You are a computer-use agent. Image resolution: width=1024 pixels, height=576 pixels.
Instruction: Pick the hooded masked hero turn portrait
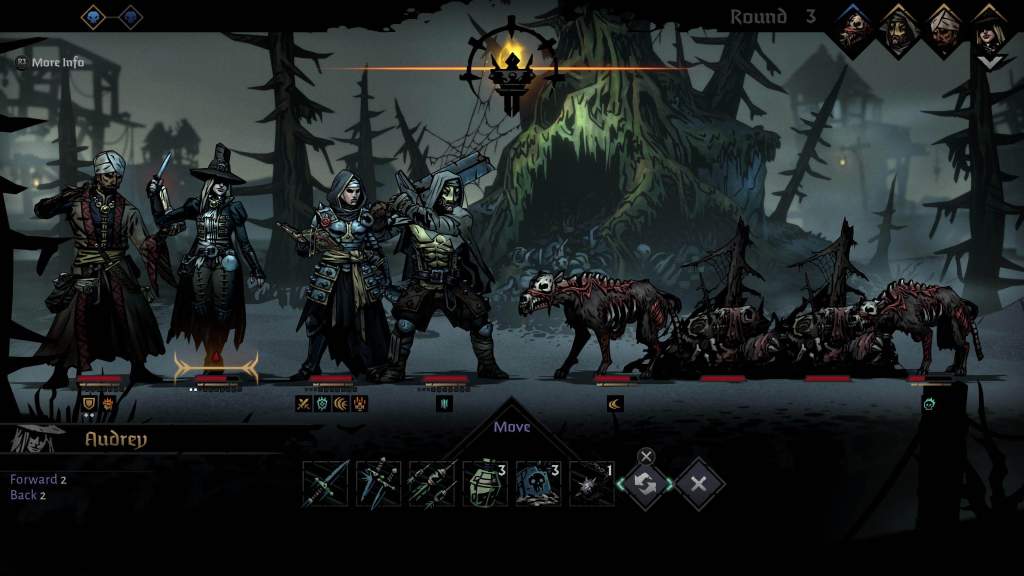pyautogui.click(x=899, y=29)
